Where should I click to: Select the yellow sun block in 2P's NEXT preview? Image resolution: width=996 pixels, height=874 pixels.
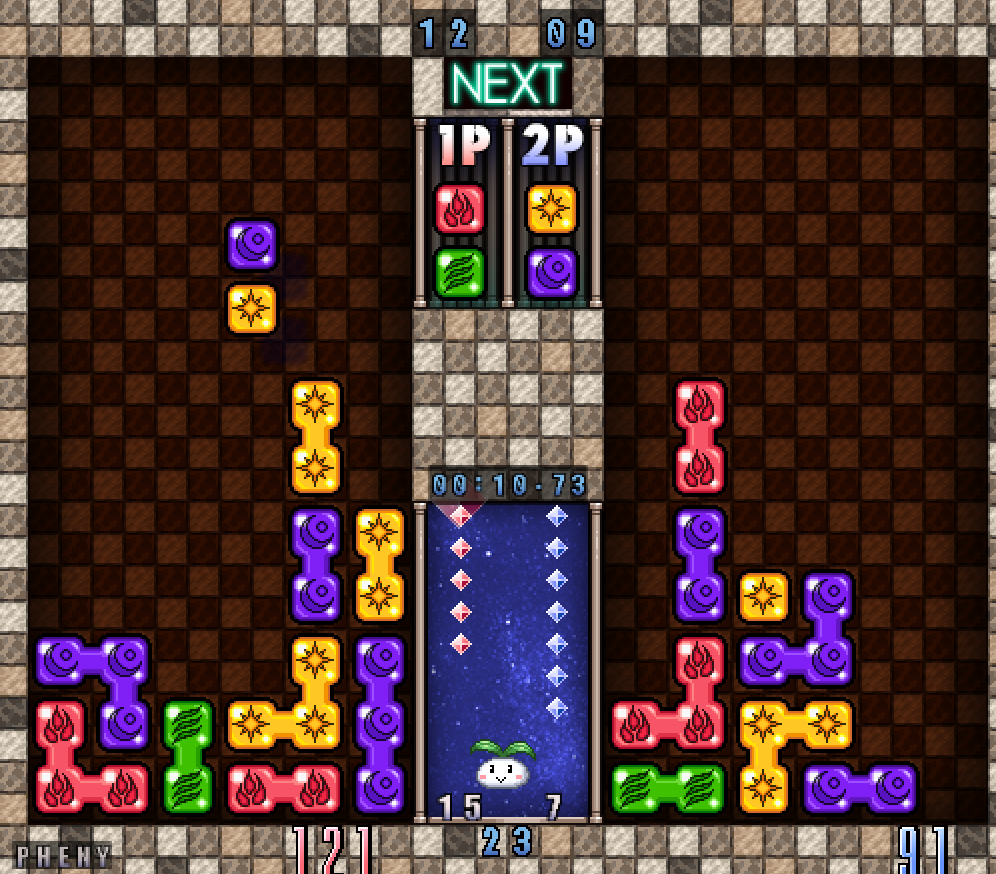coord(552,210)
